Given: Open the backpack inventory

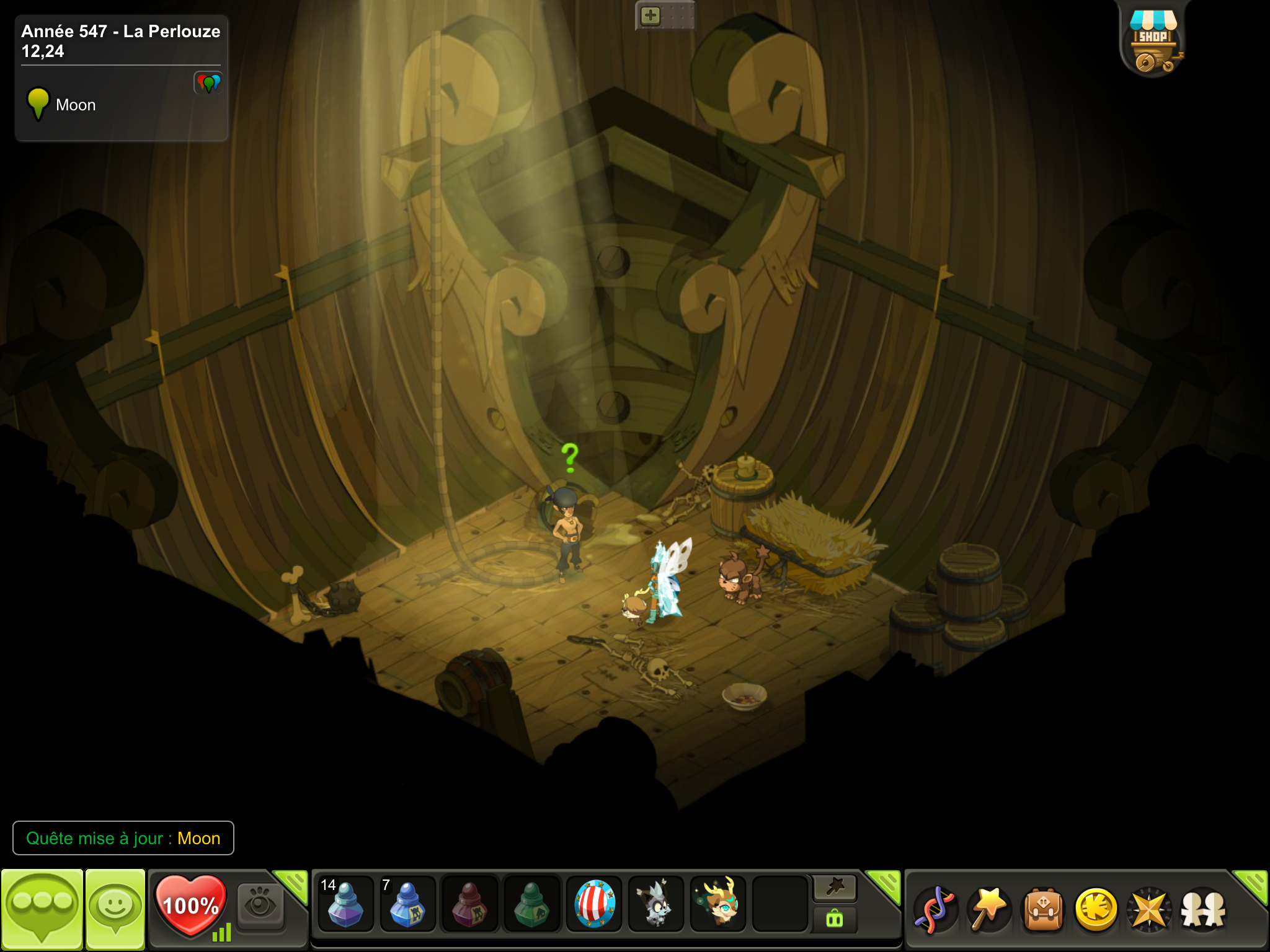Looking at the screenshot, I should coord(1043,910).
